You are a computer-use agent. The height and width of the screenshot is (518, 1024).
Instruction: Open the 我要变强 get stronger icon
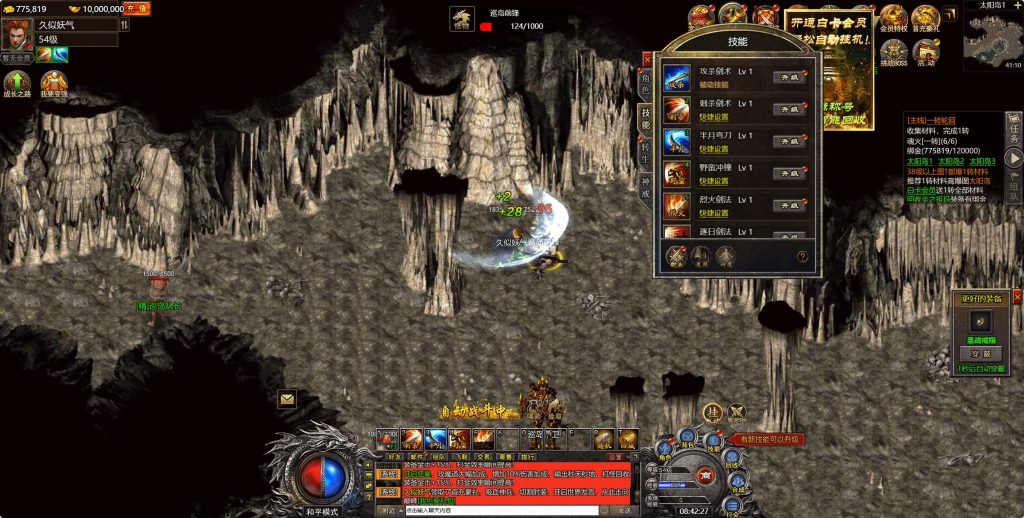(53, 83)
